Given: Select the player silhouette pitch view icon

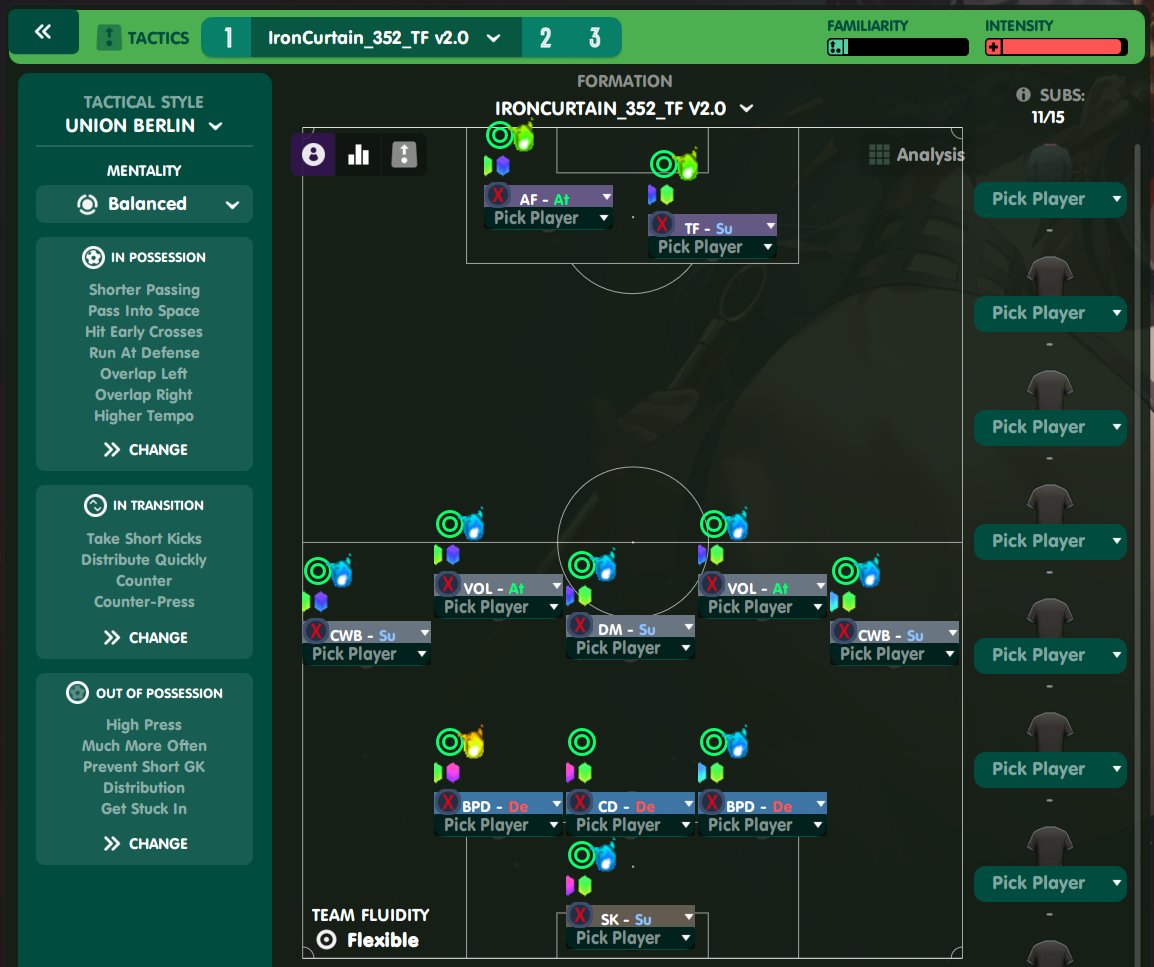Looking at the screenshot, I should (x=313, y=155).
